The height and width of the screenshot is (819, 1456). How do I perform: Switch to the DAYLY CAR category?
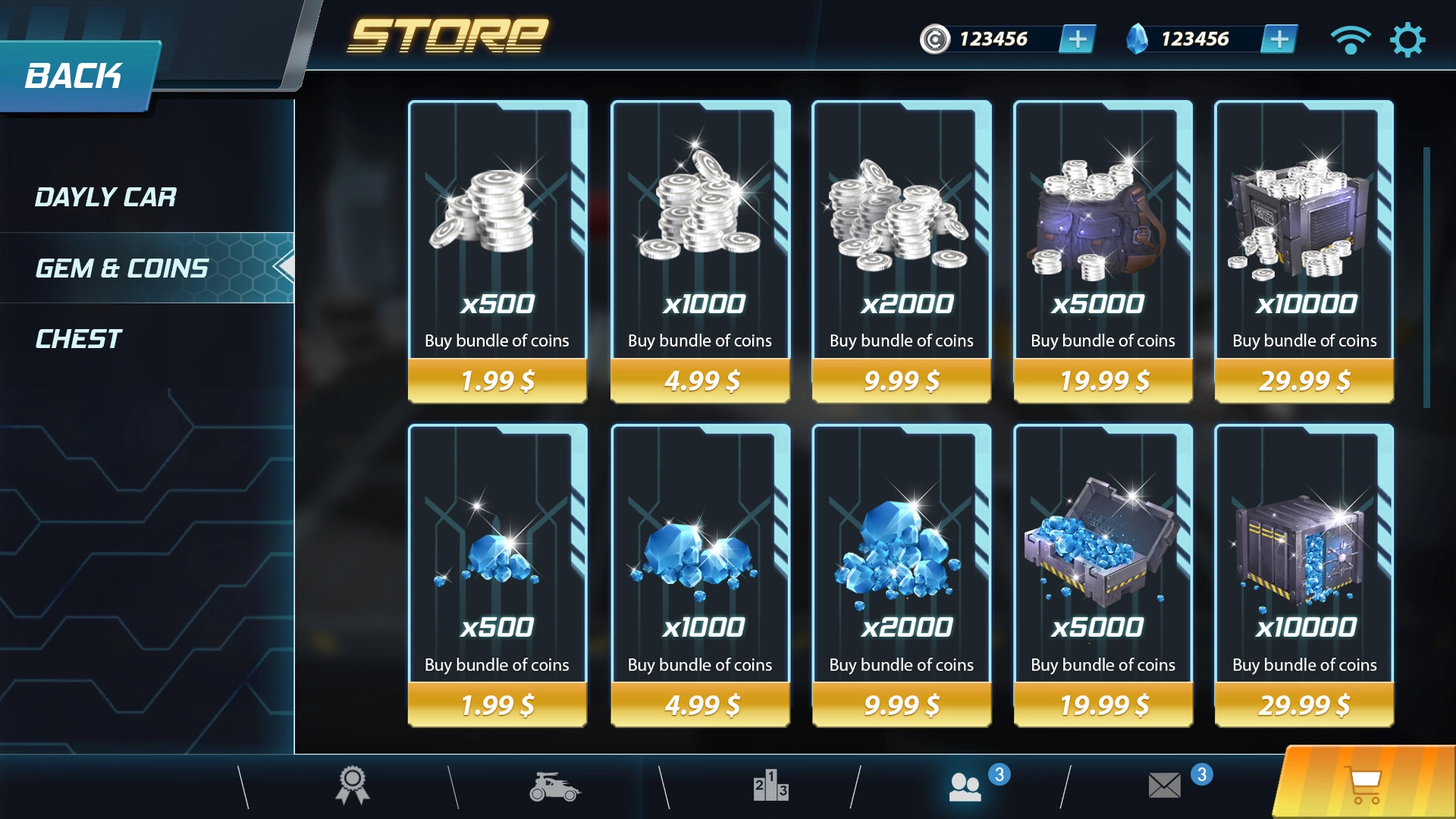pos(106,197)
